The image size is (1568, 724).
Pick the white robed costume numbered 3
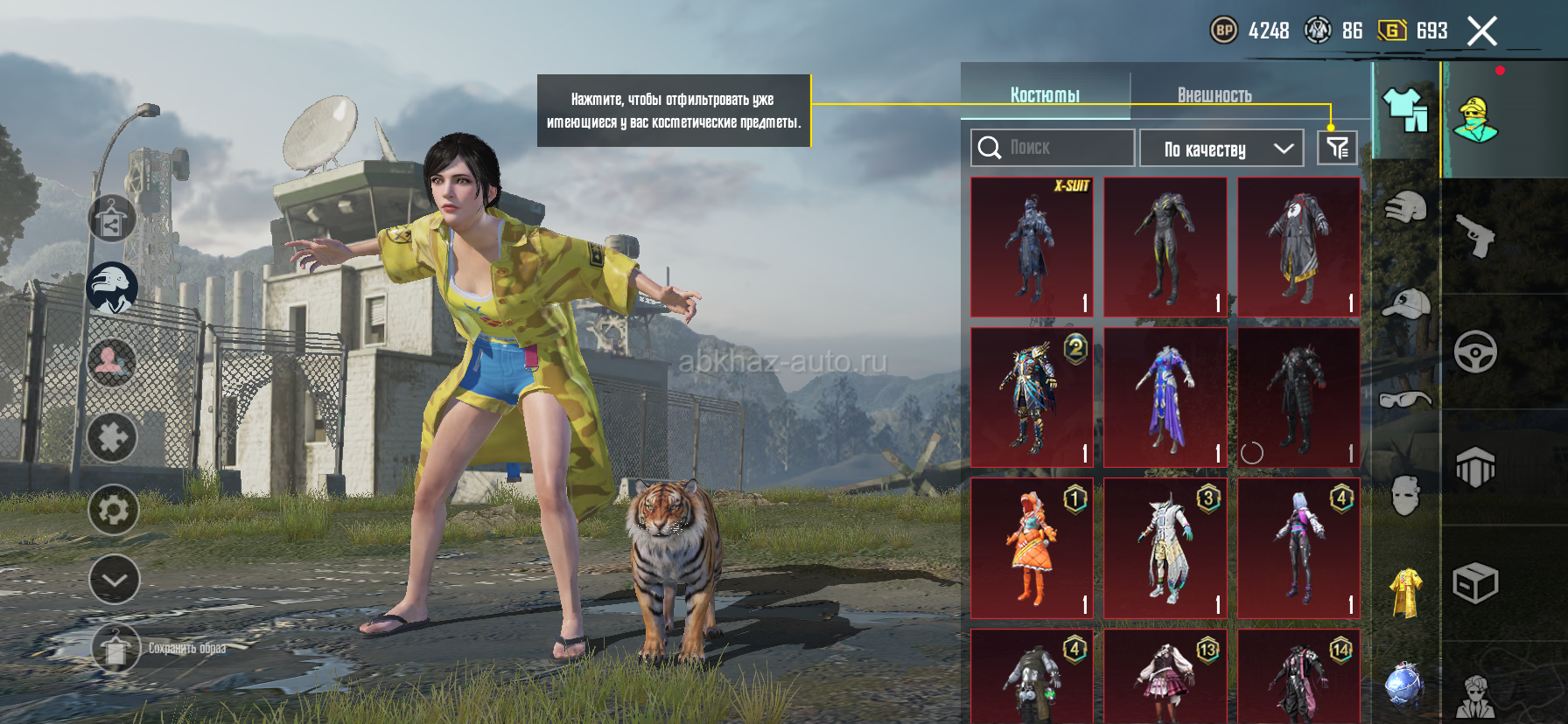pos(1165,548)
